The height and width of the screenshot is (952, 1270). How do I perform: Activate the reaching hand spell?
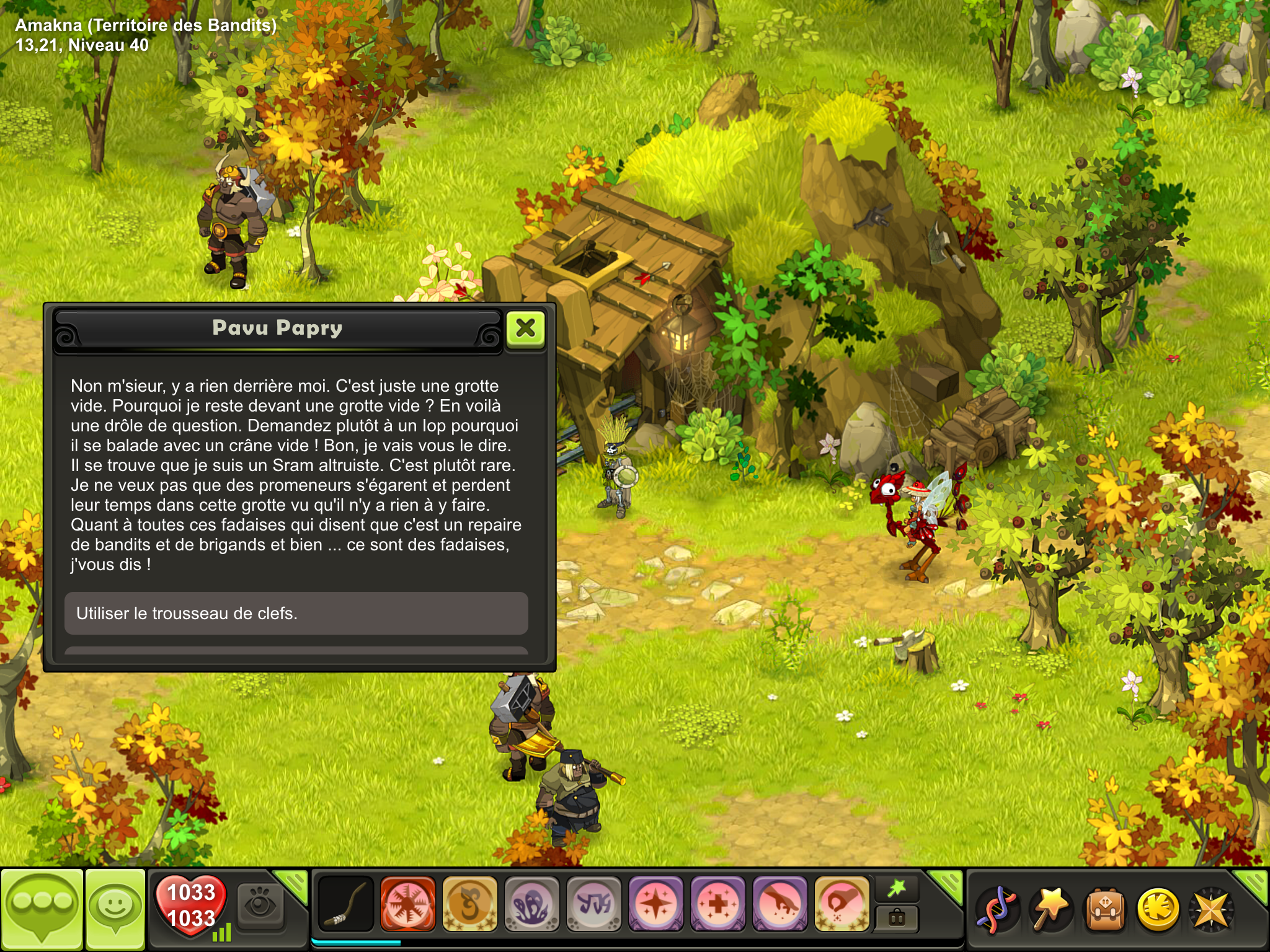779,904
